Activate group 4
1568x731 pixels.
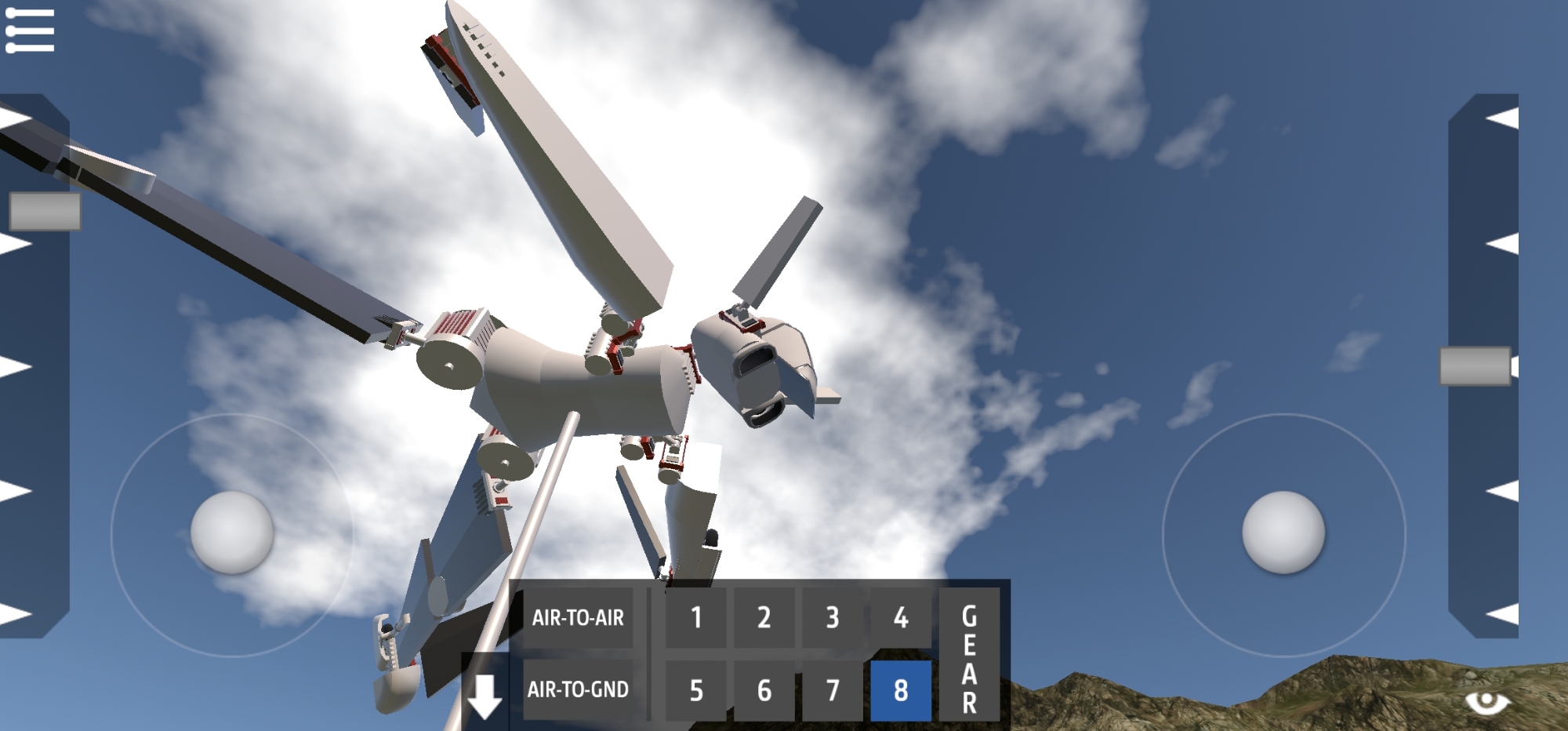tap(901, 618)
